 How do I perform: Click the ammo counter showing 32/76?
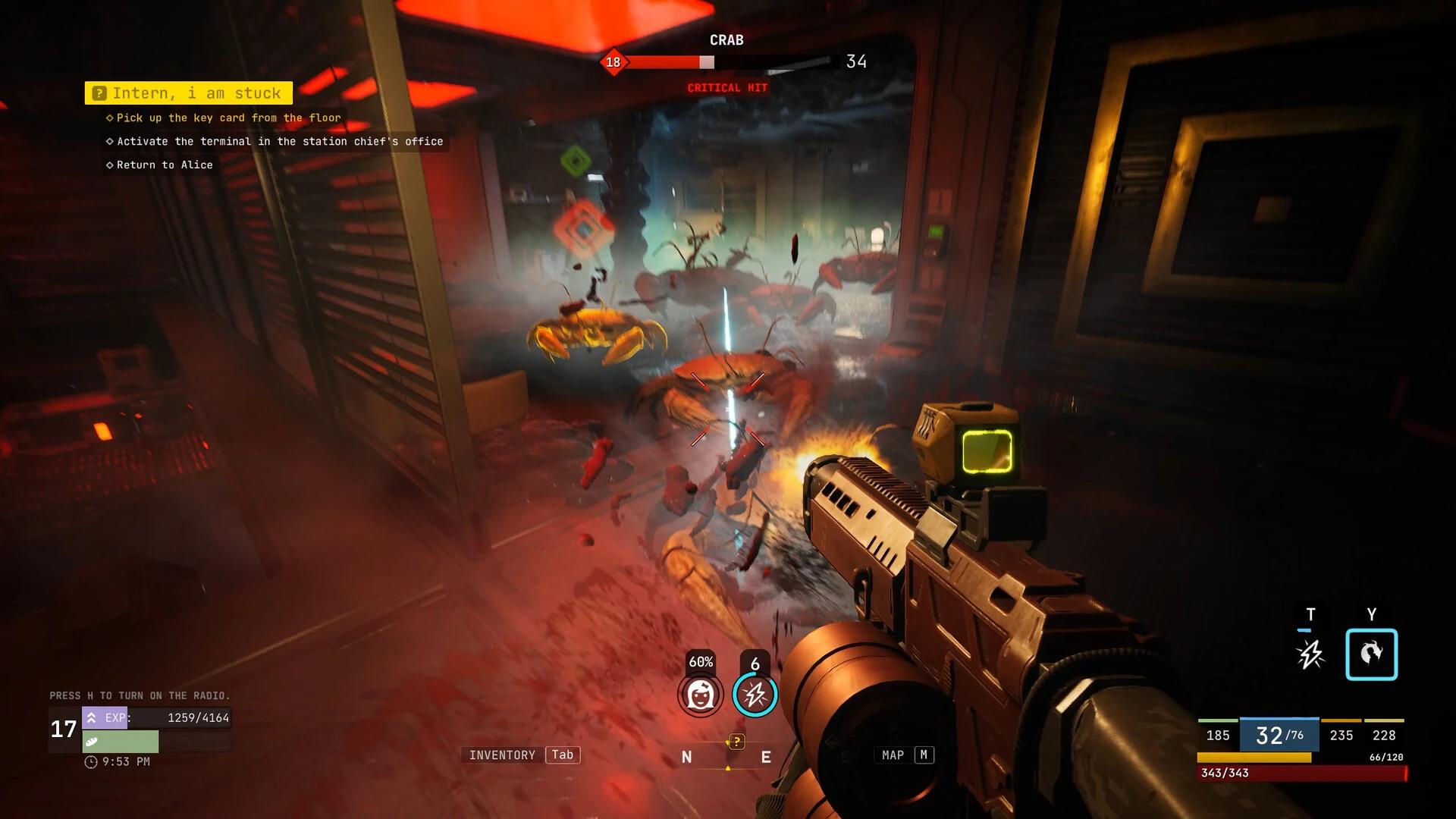coord(1278,735)
